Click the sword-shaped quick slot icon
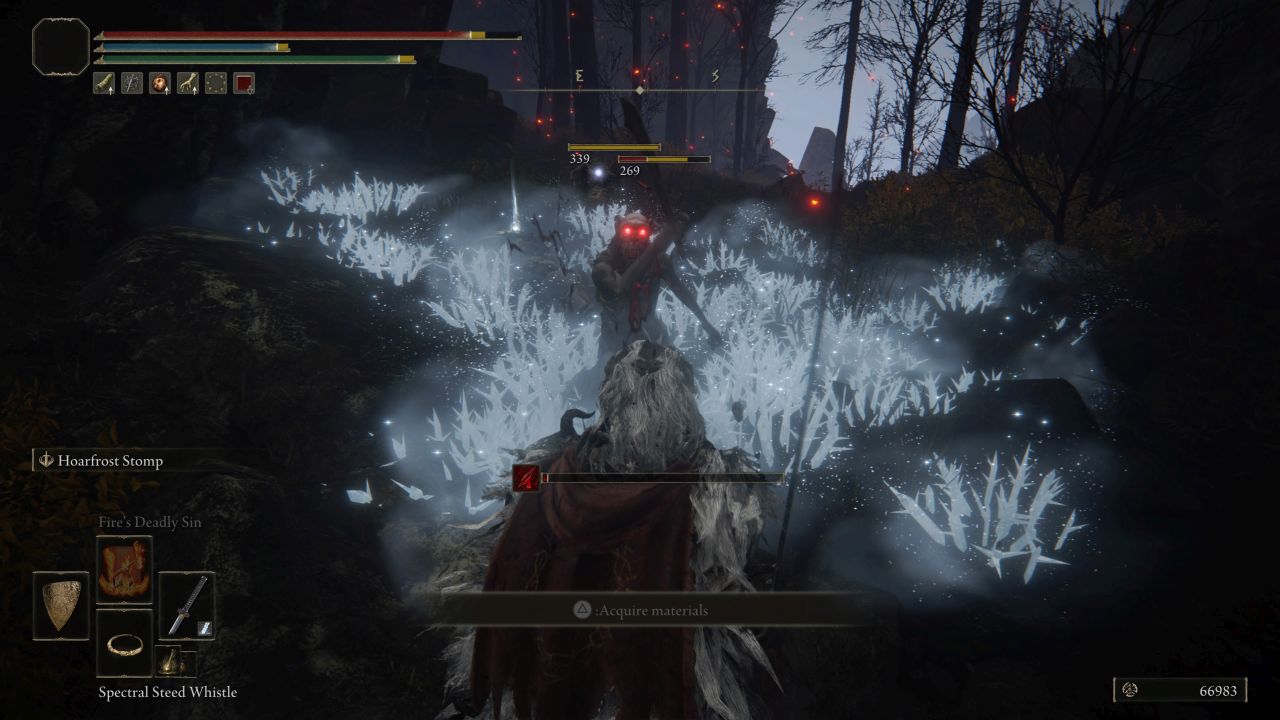The width and height of the screenshot is (1280, 720). (132, 83)
